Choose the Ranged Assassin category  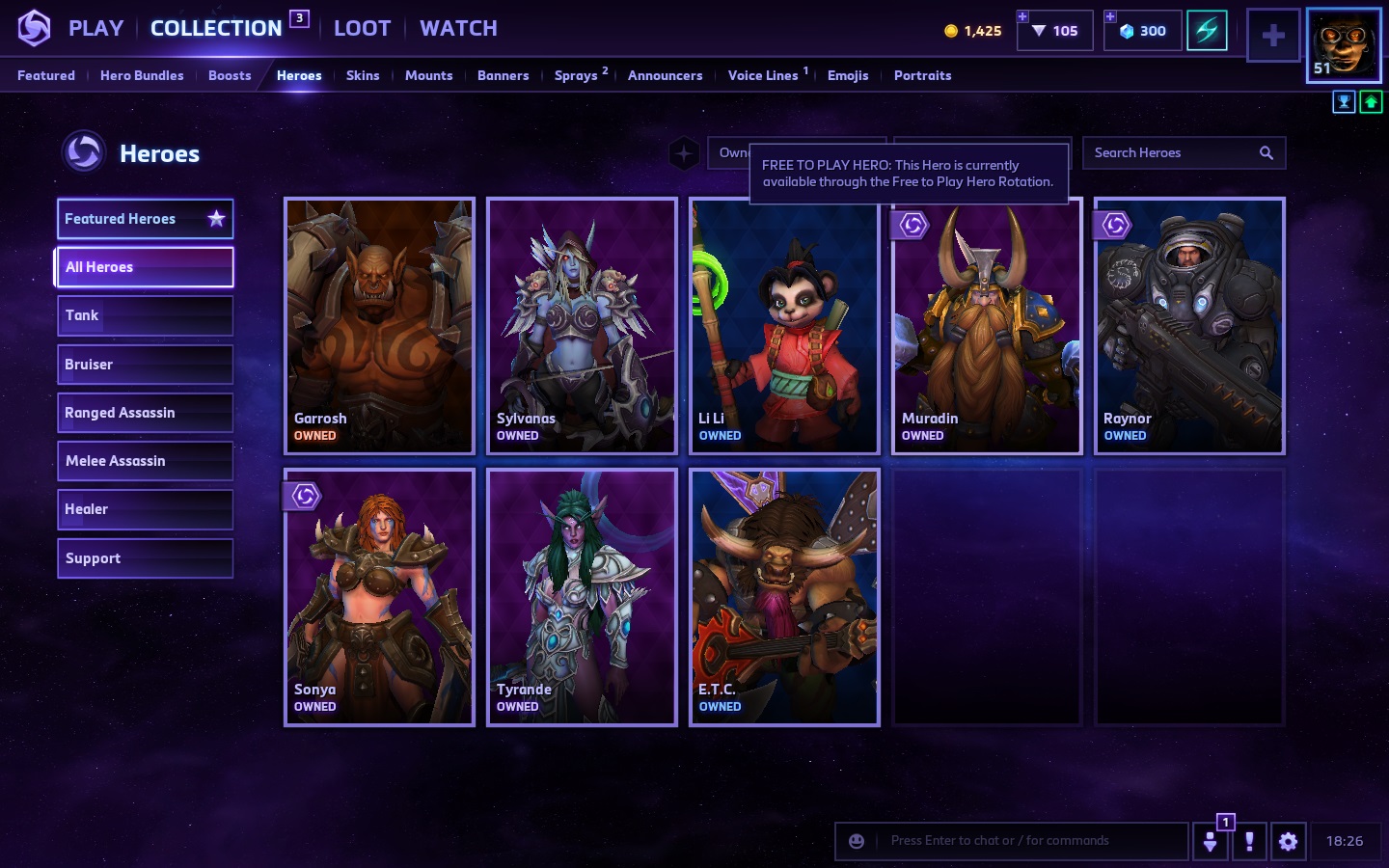pyautogui.click(x=145, y=413)
